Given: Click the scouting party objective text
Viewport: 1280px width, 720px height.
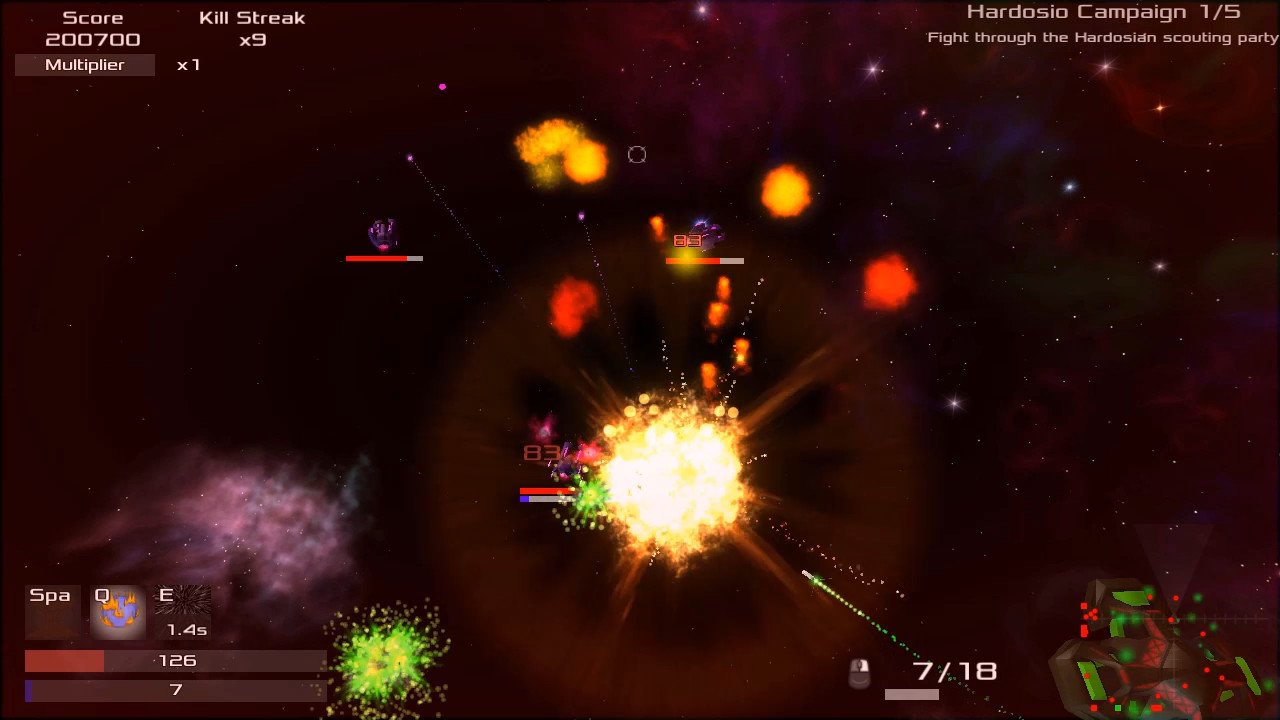Looking at the screenshot, I should [1097, 37].
